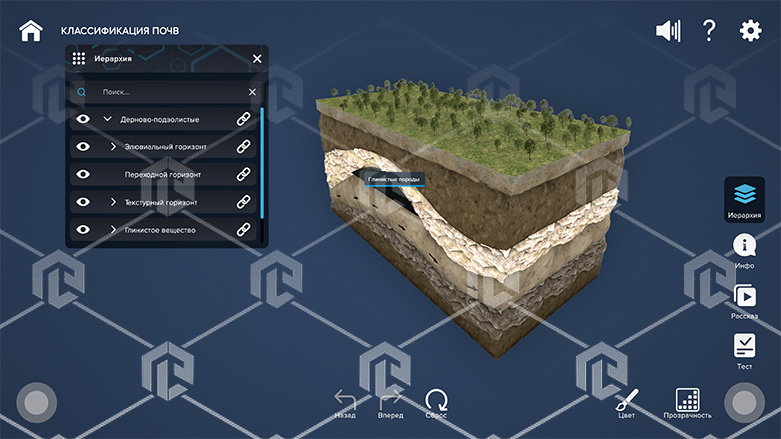This screenshot has width=781, height=439.
Task: Close the Иерархия panel
Action: [x=257, y=59]
